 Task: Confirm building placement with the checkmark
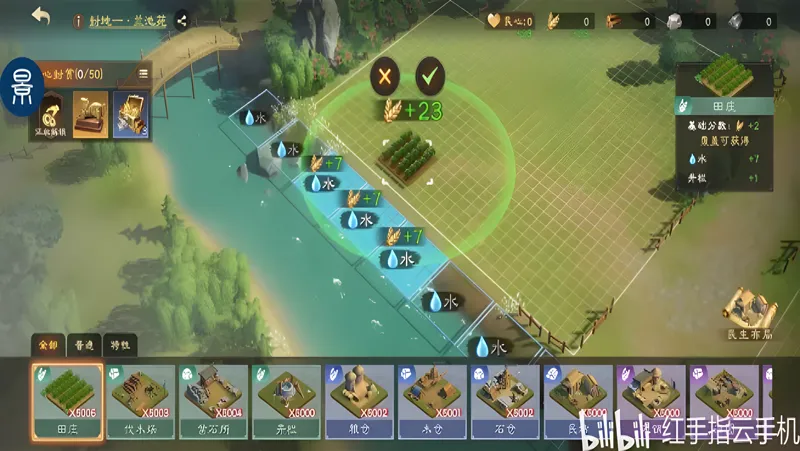tap(431, 74)
